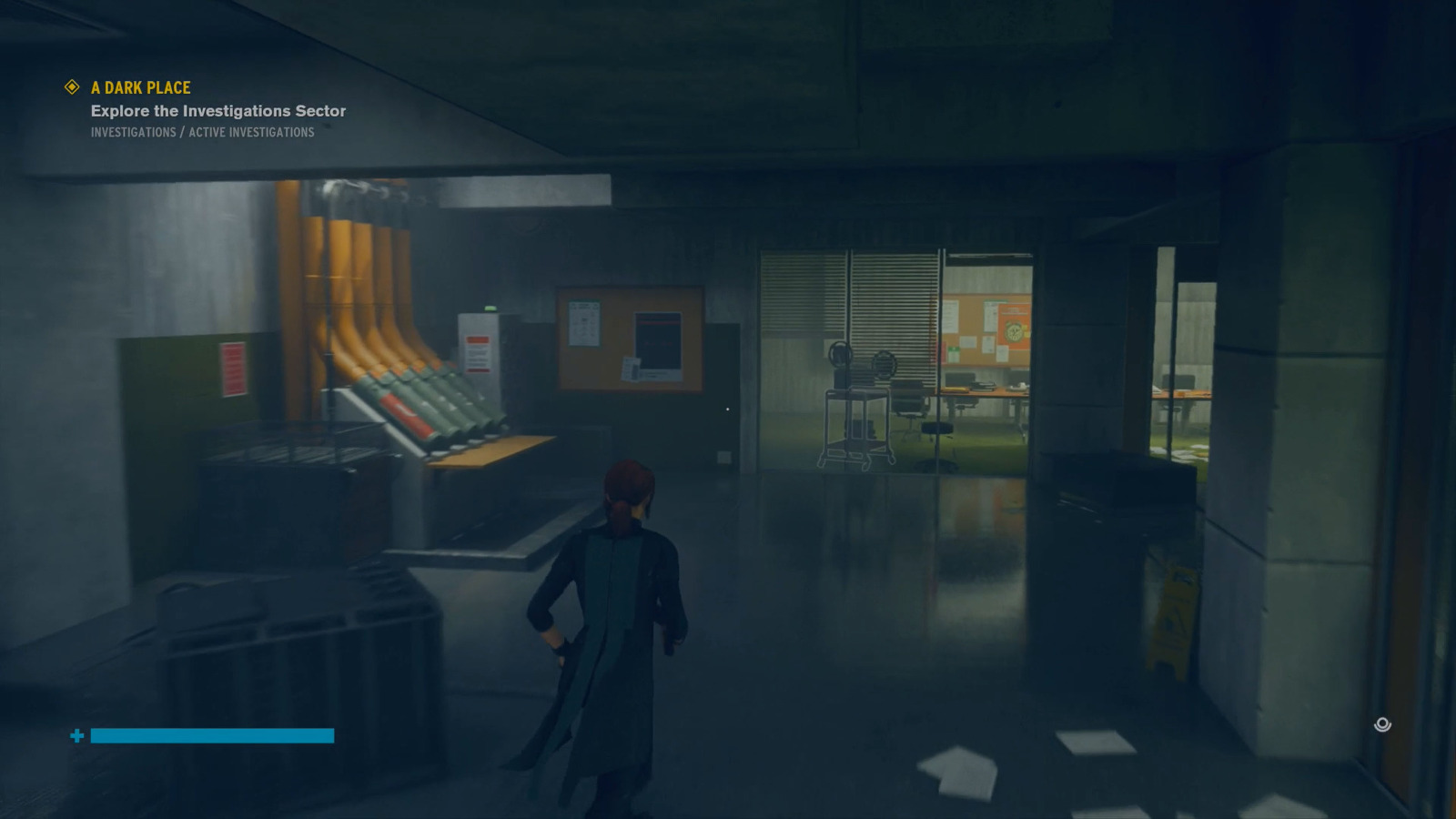1456x819 pixels.
Task: Click the green indicator light above the notice
Action: 490,308
